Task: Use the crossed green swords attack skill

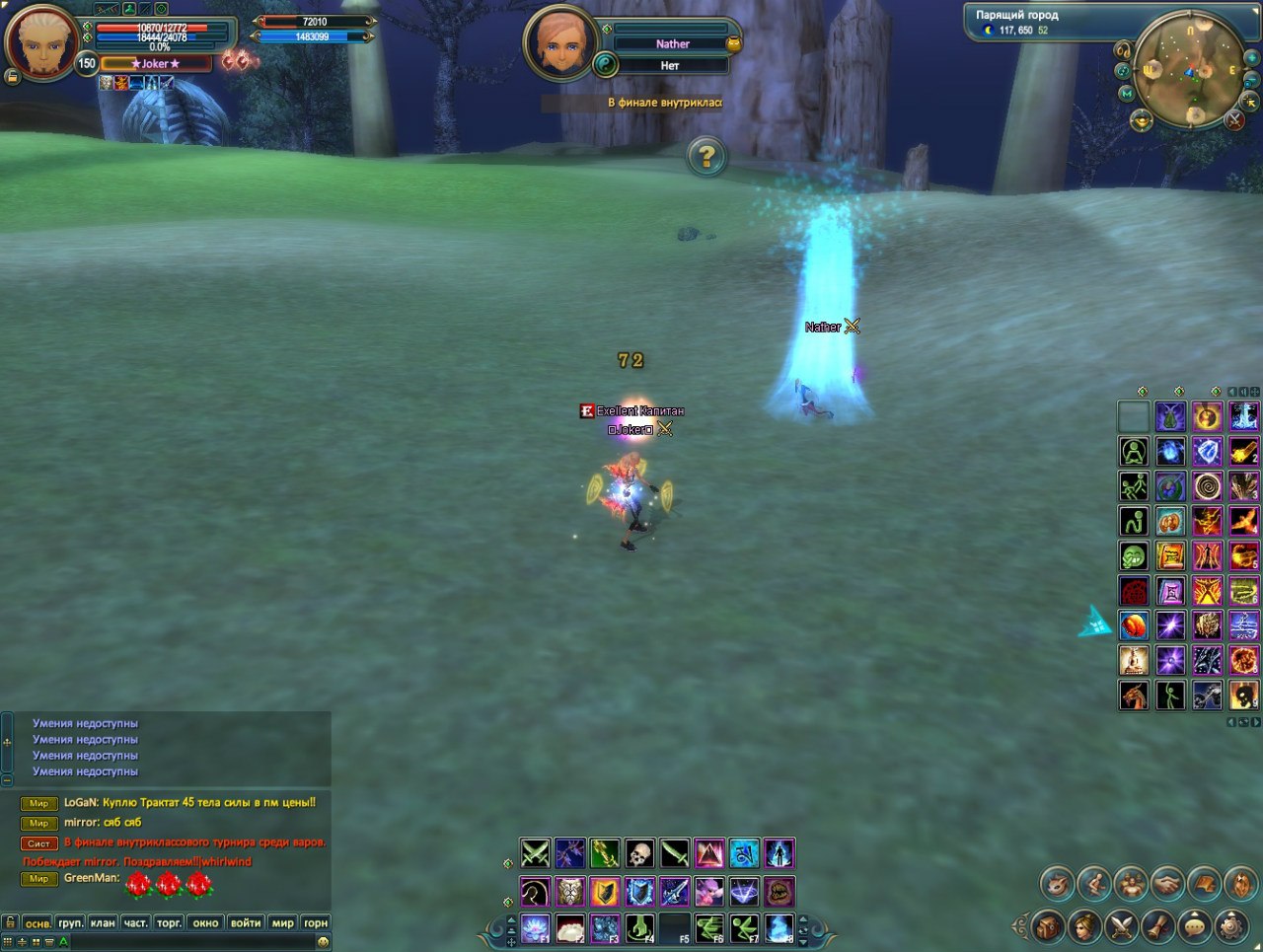Action: pos(535,853)
